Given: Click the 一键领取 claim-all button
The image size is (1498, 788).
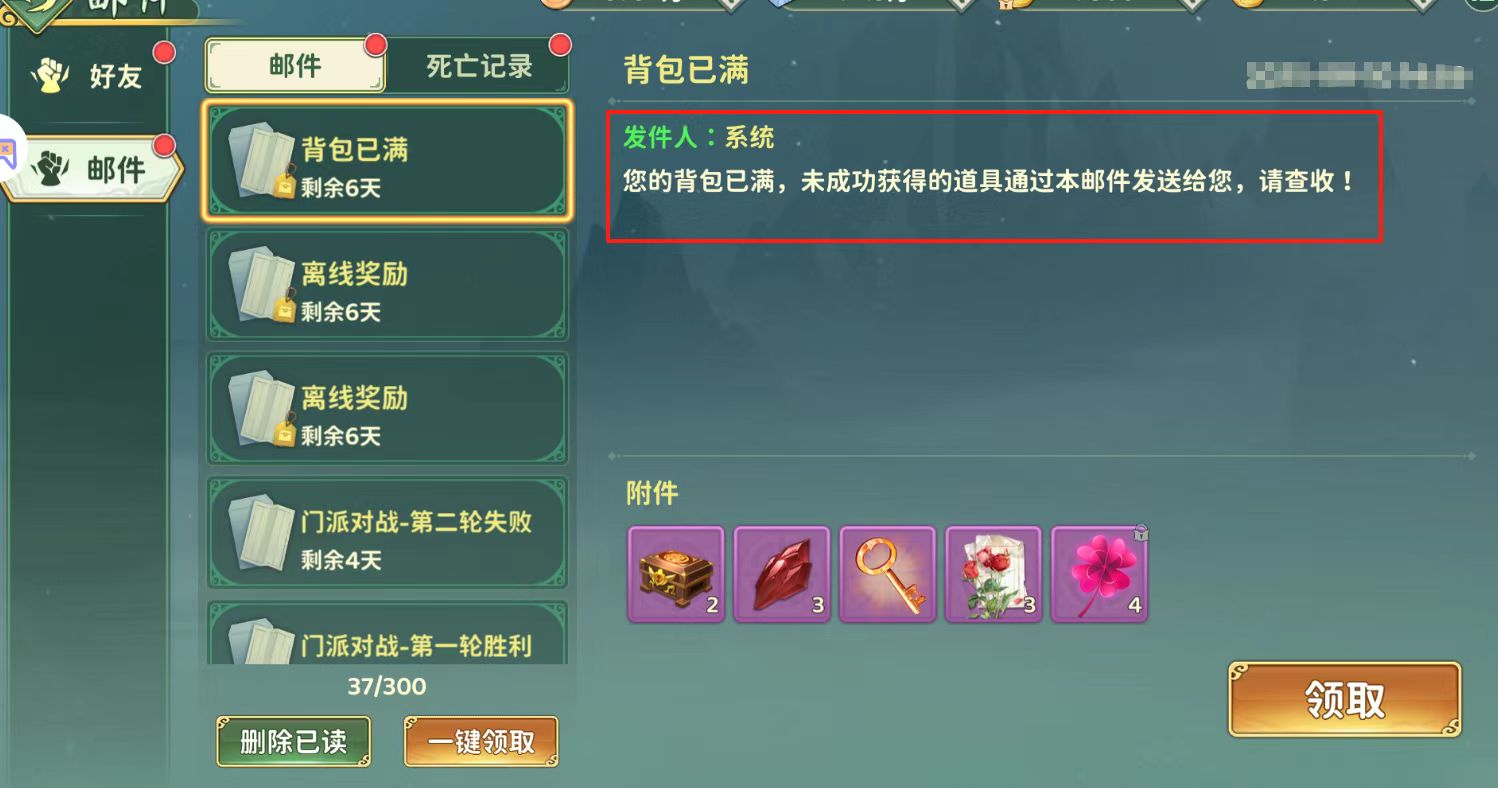Looking at the screenshot, I should (x=481, y=742).
